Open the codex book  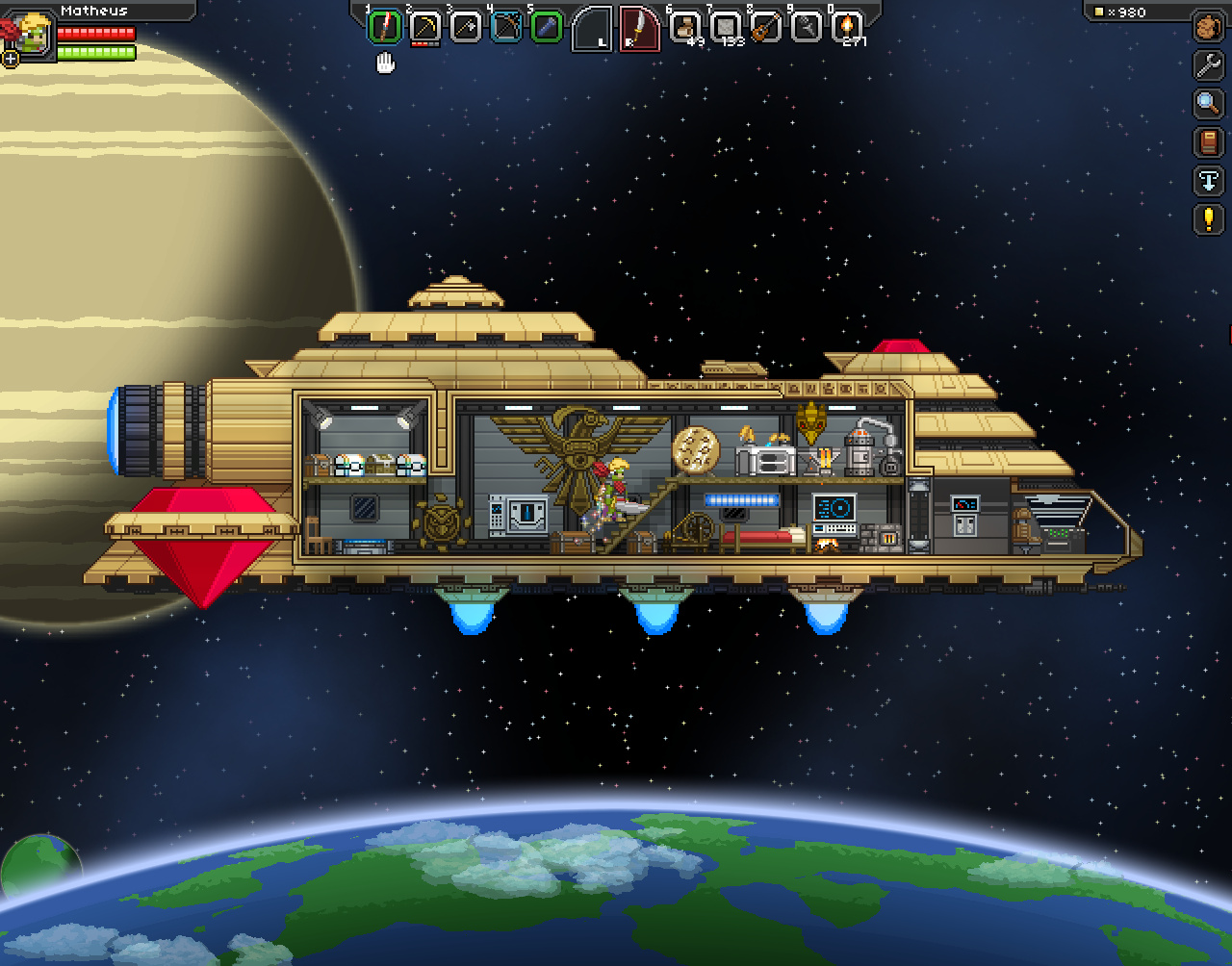(1208, 142)
